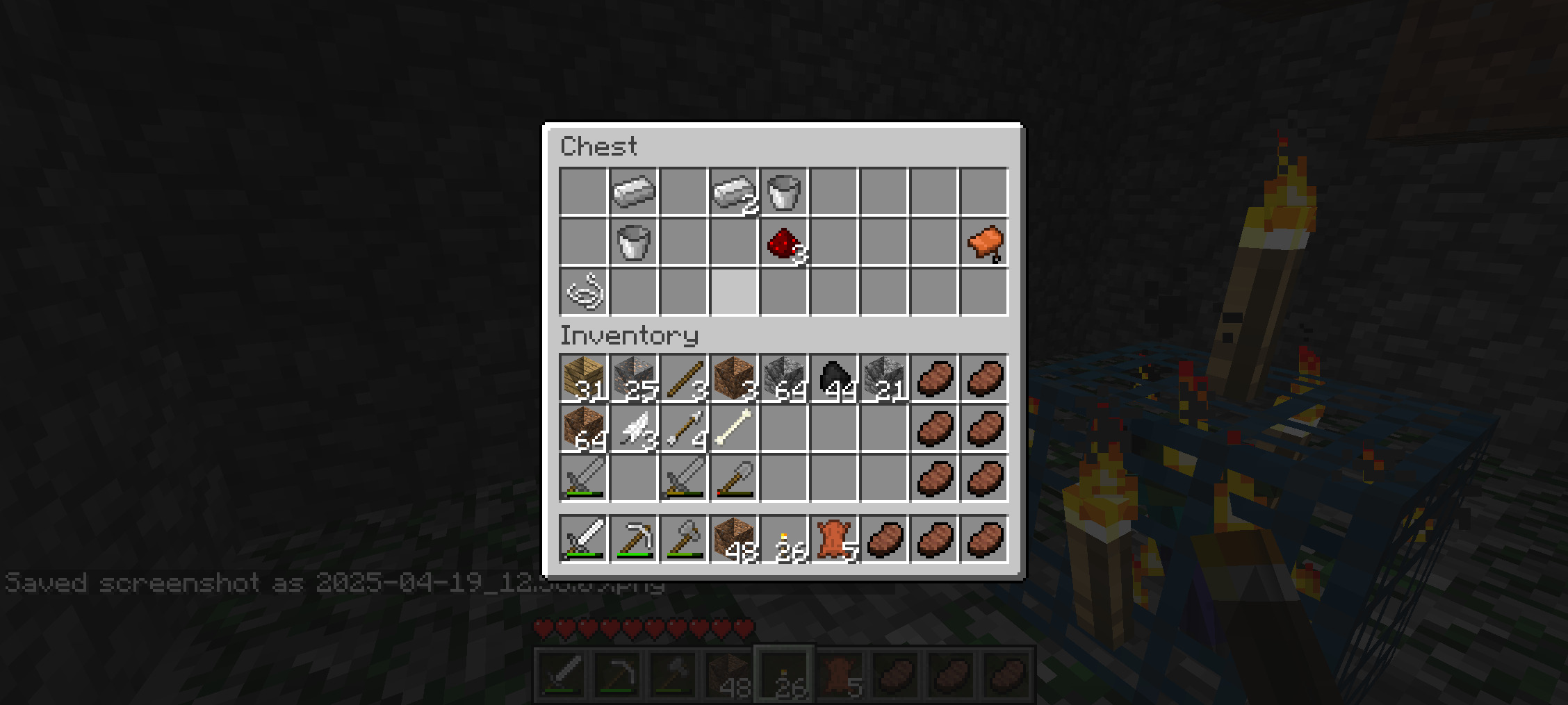Select the 3 sticks in the inventory
The height and width of the screenshot is (705, 1568).
pyautogui.click(x=683, y=379)
